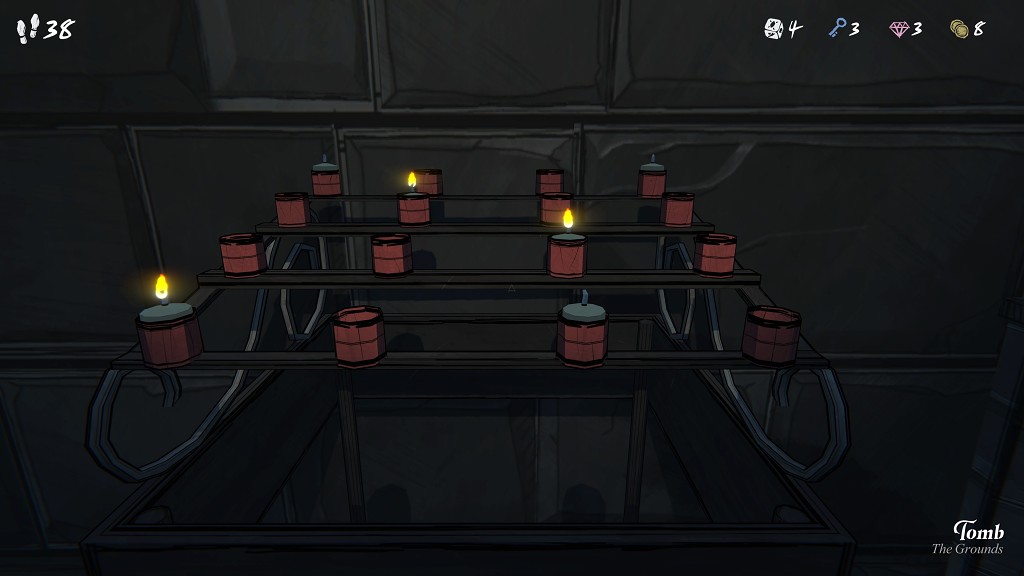Click the blue key icon
Viewport: 1024px width, 576px height.
click(x=837, y=29)
